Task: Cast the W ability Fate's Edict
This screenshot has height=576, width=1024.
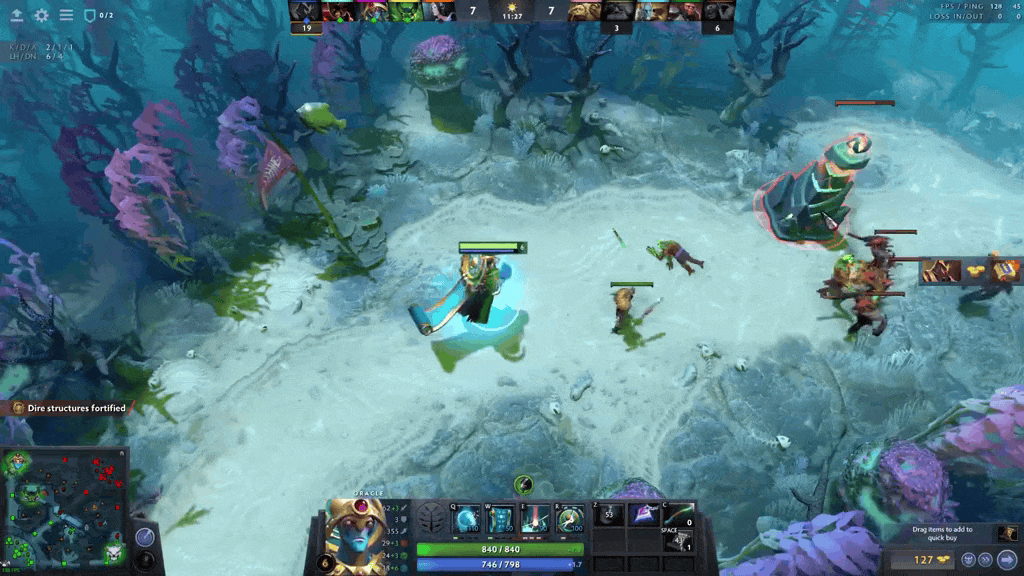Action: point(501,519)
